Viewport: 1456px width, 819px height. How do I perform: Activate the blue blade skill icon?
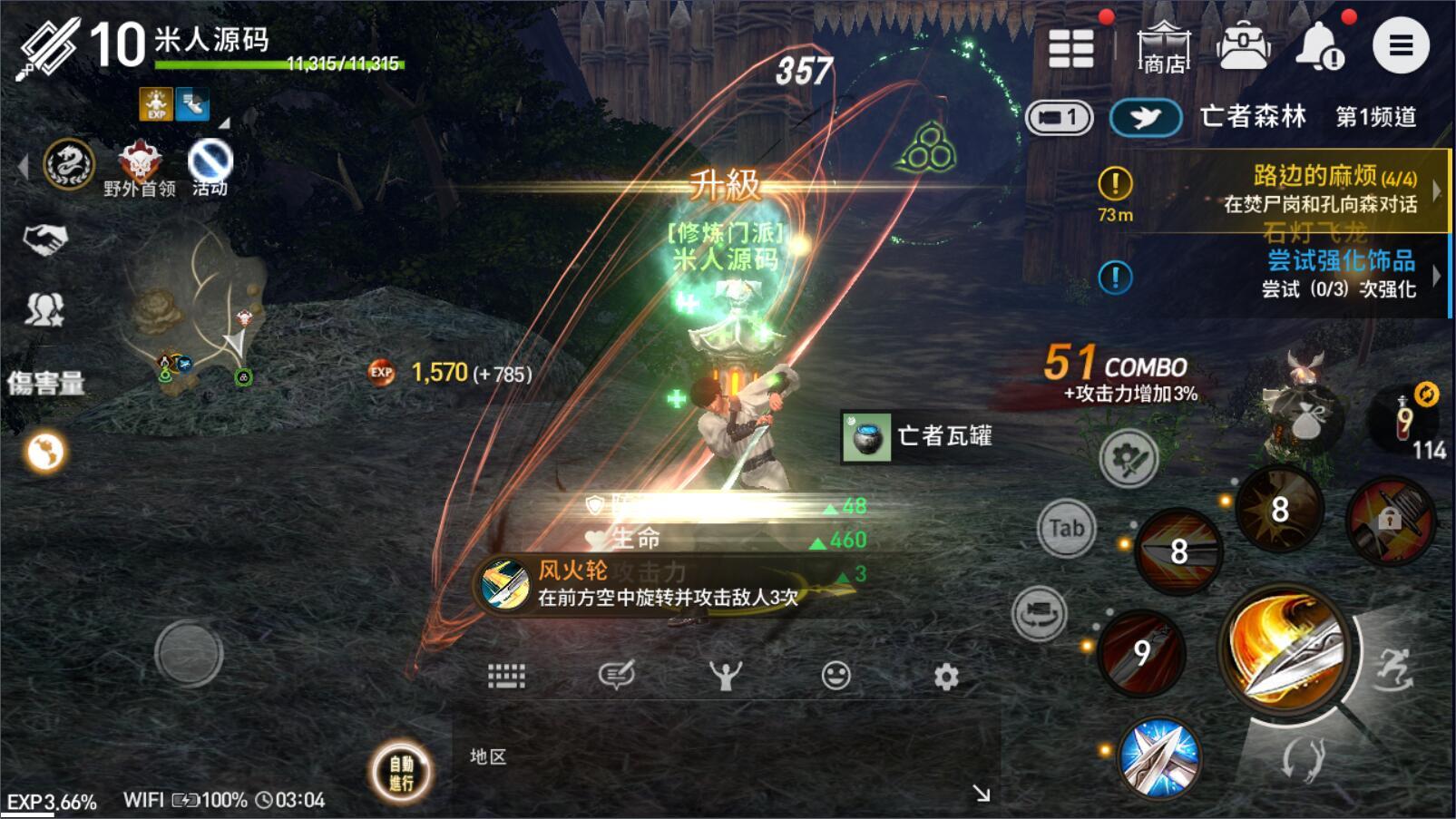click(1159, 757)
